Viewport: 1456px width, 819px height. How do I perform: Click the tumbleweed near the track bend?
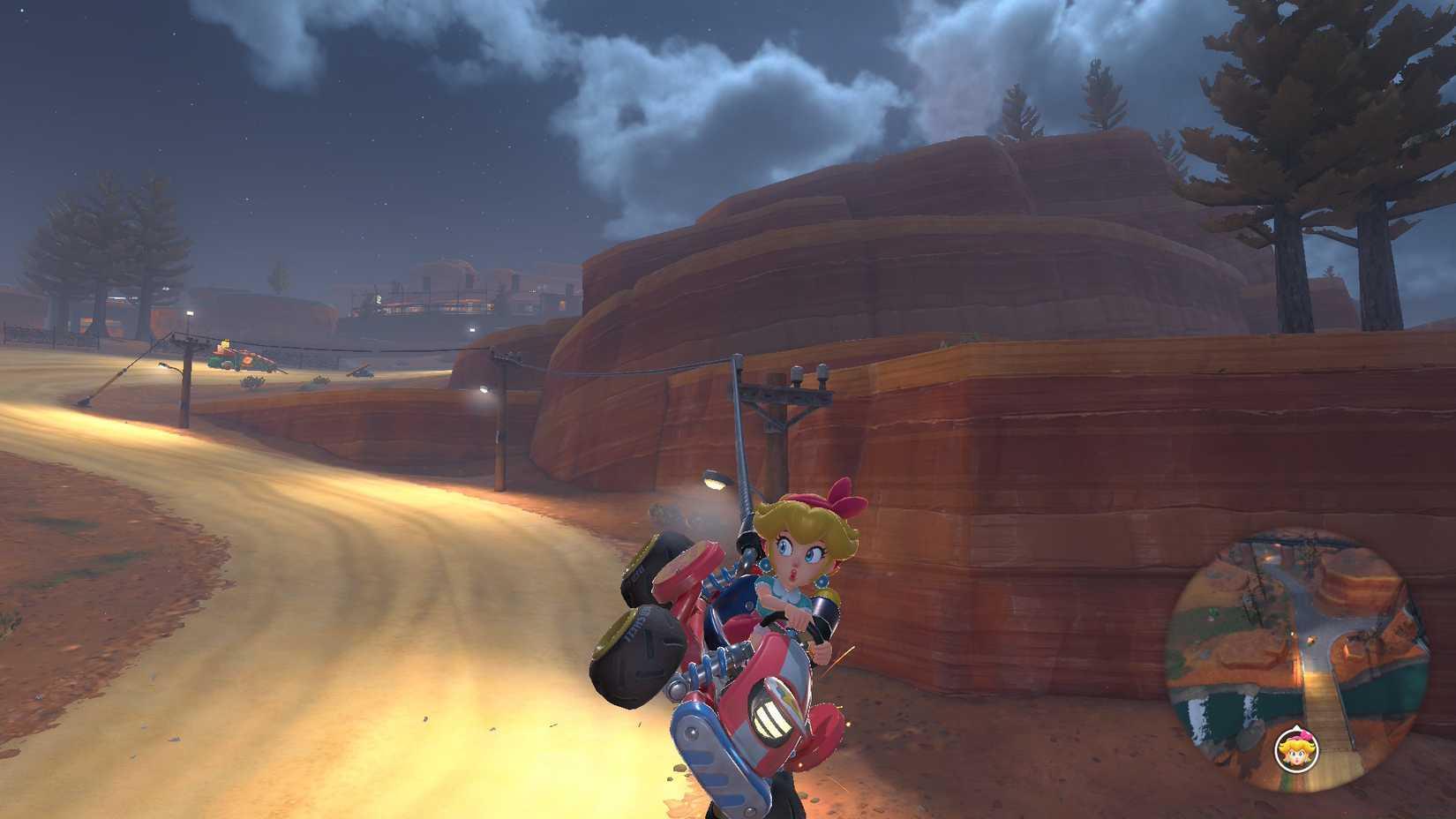(x=251, y=381)
